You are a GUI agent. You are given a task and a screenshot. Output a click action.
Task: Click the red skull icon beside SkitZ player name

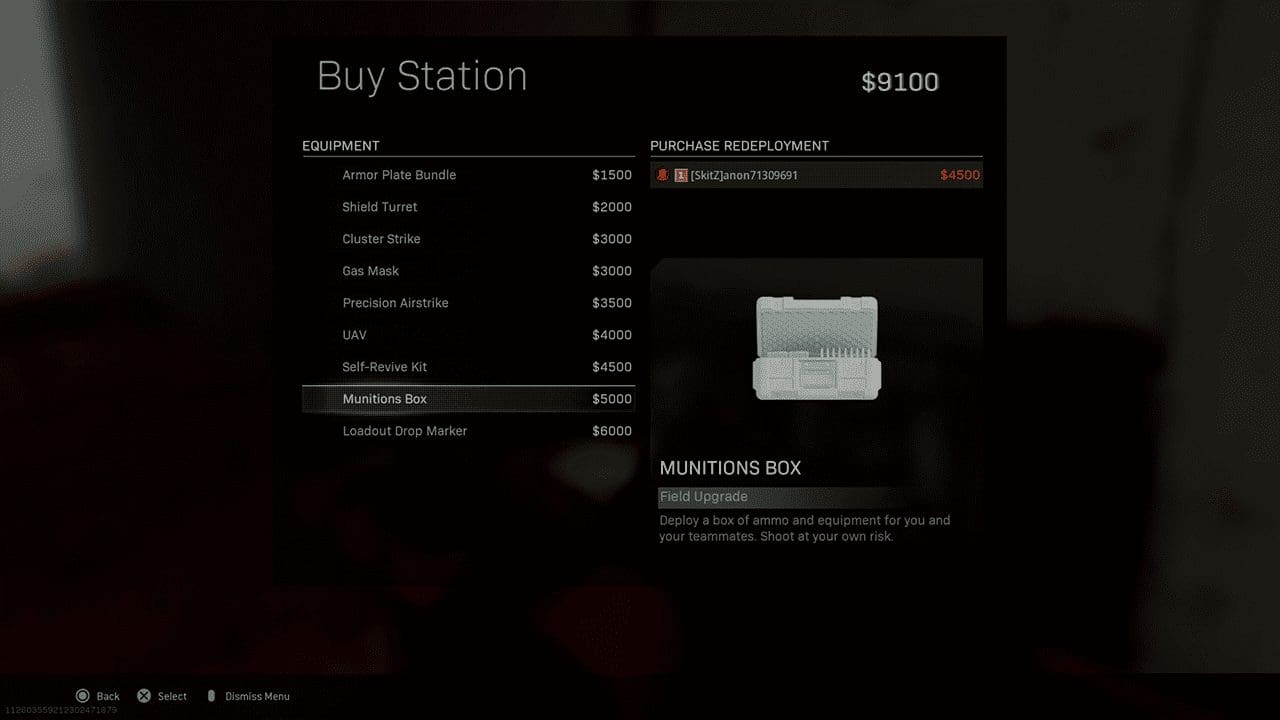663,175
